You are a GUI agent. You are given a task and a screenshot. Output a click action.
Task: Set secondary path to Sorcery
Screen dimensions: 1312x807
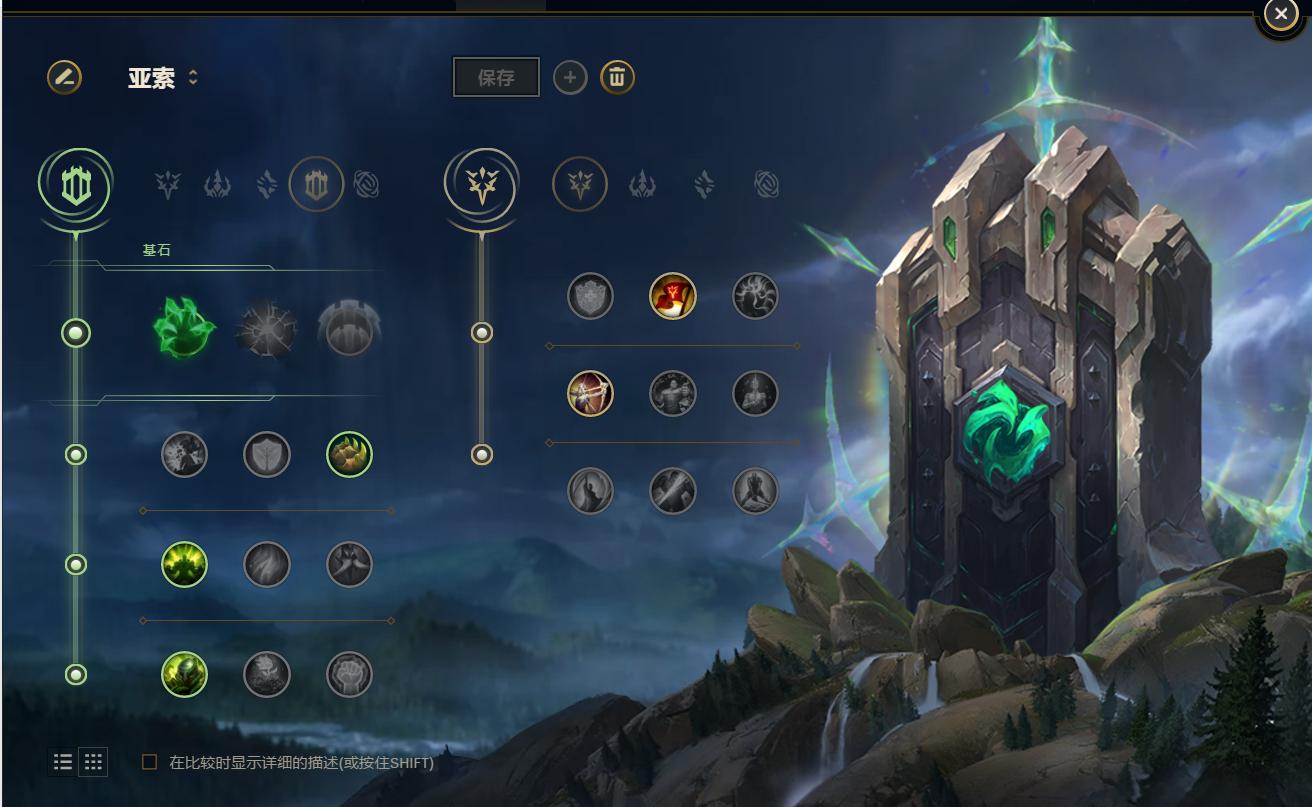pyautogui.click(x=704, y=185)
